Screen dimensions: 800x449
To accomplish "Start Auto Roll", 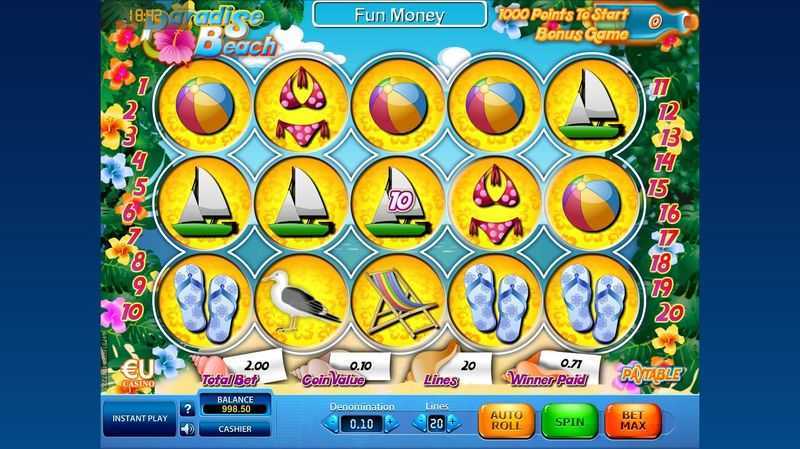I will [507, 422].
